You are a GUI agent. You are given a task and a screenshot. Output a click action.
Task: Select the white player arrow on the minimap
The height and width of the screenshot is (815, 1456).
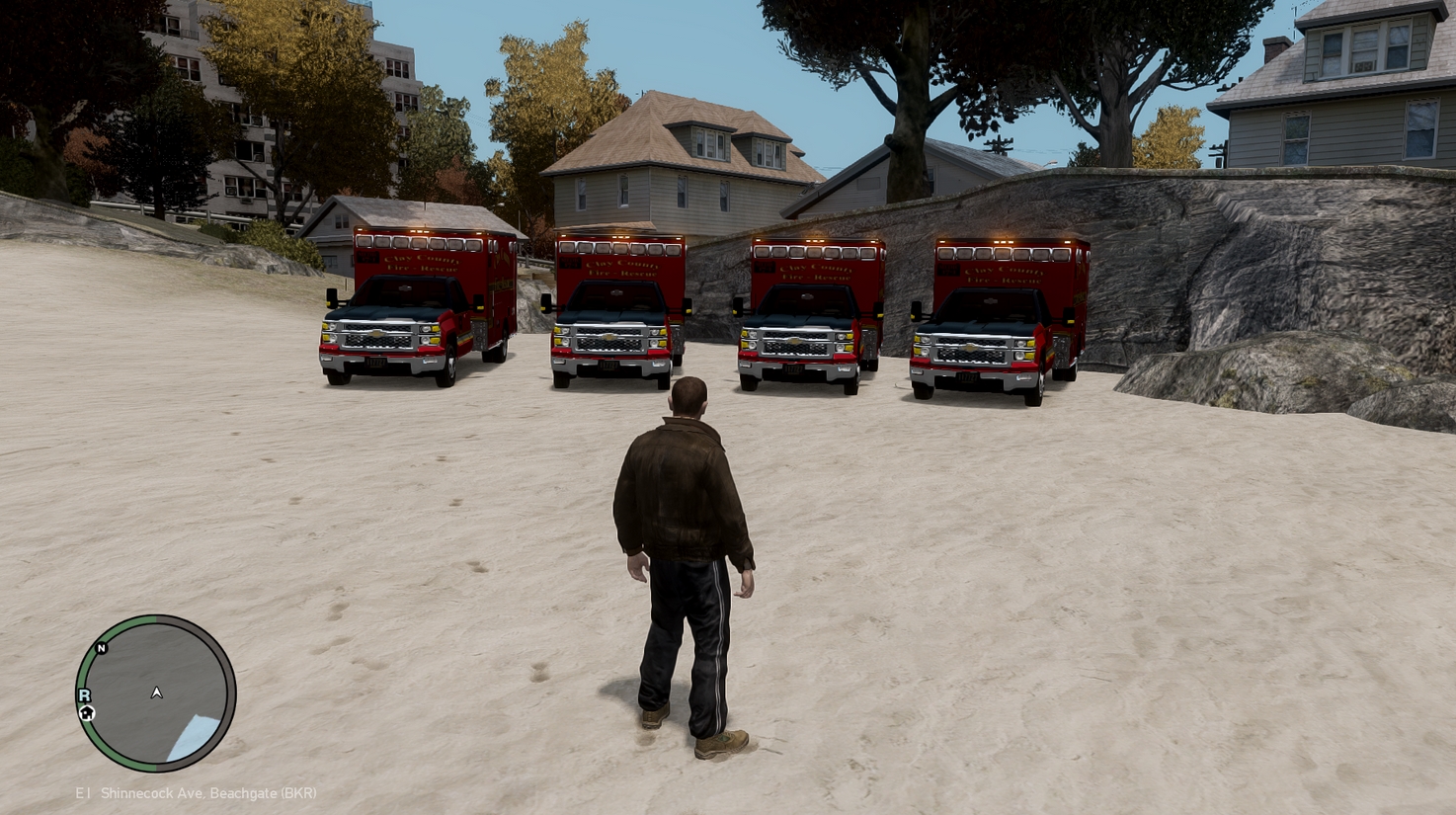[x=156, y=693]
